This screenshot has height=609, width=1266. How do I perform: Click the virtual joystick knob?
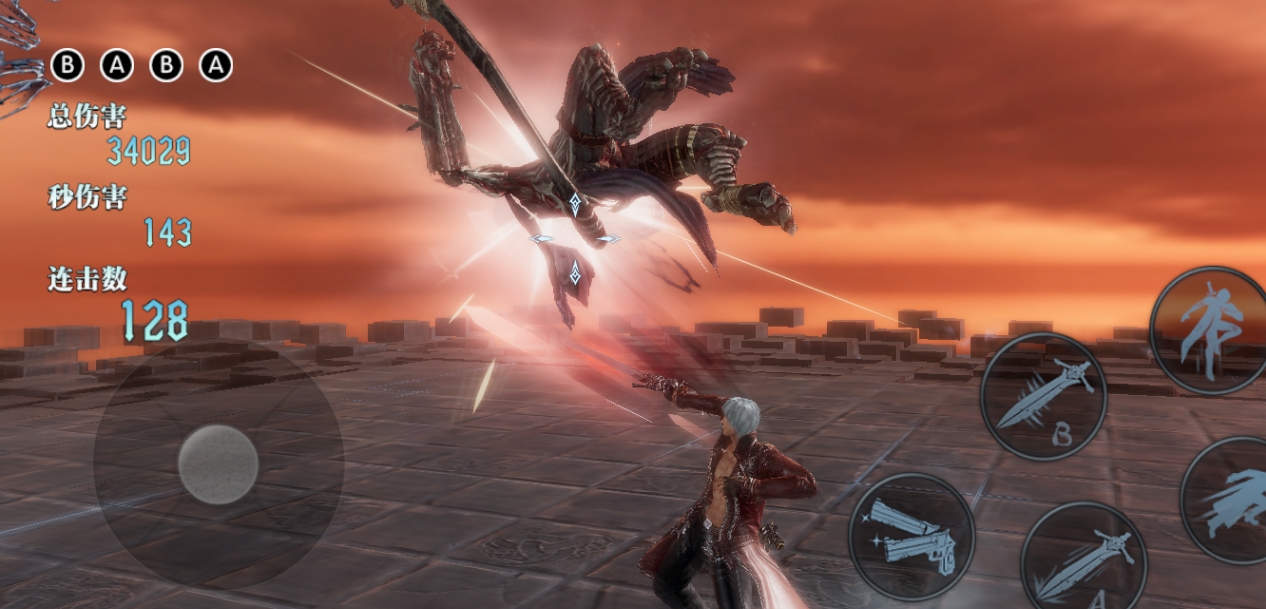click(218, 464)
